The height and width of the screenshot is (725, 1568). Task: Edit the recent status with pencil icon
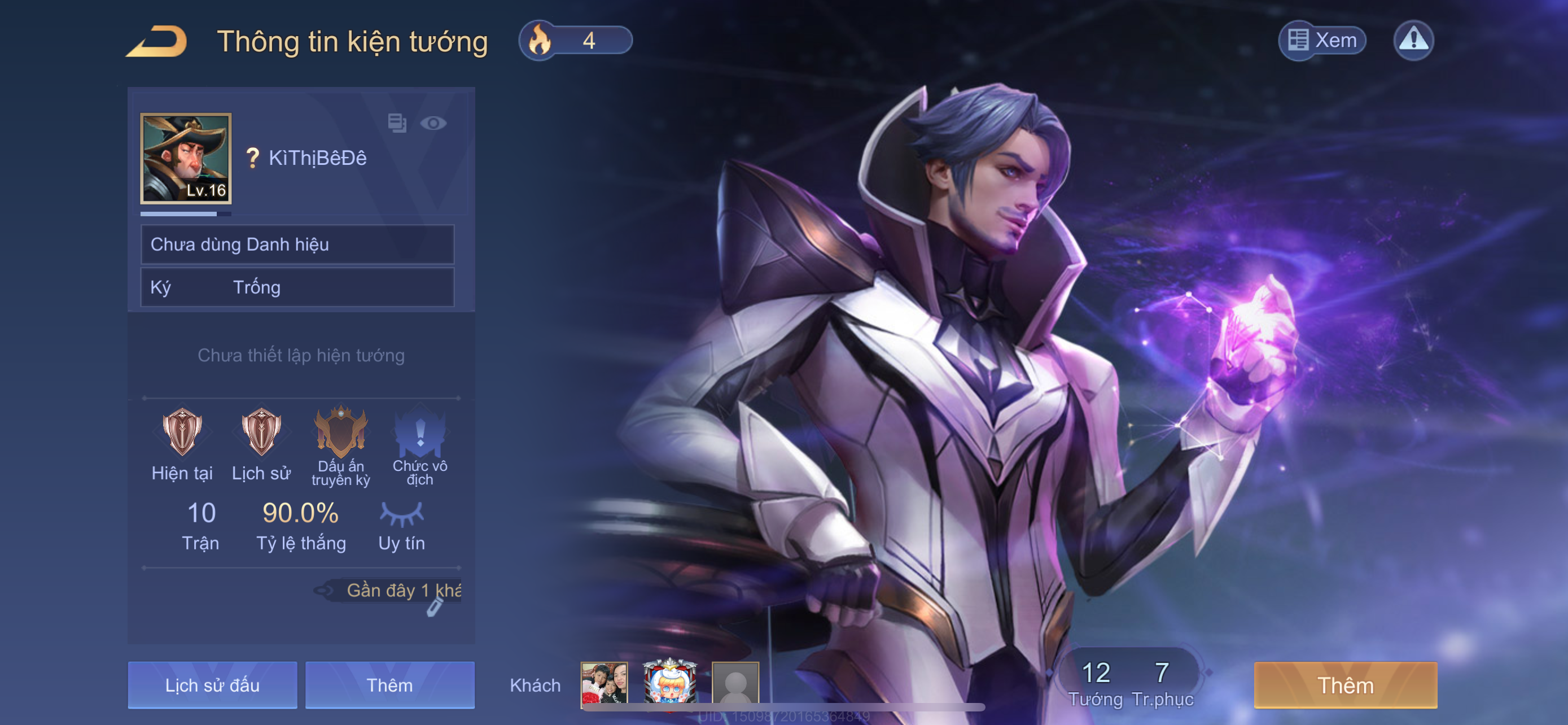click(x=434, y=607)
